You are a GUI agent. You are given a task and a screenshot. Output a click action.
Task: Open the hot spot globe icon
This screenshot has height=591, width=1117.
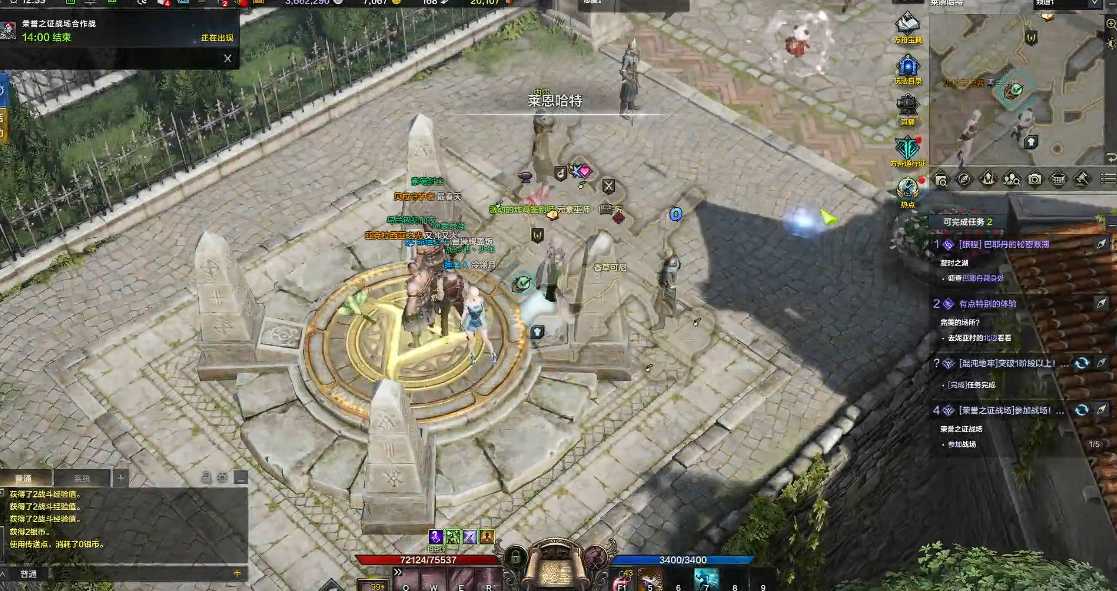pos(906,187)
